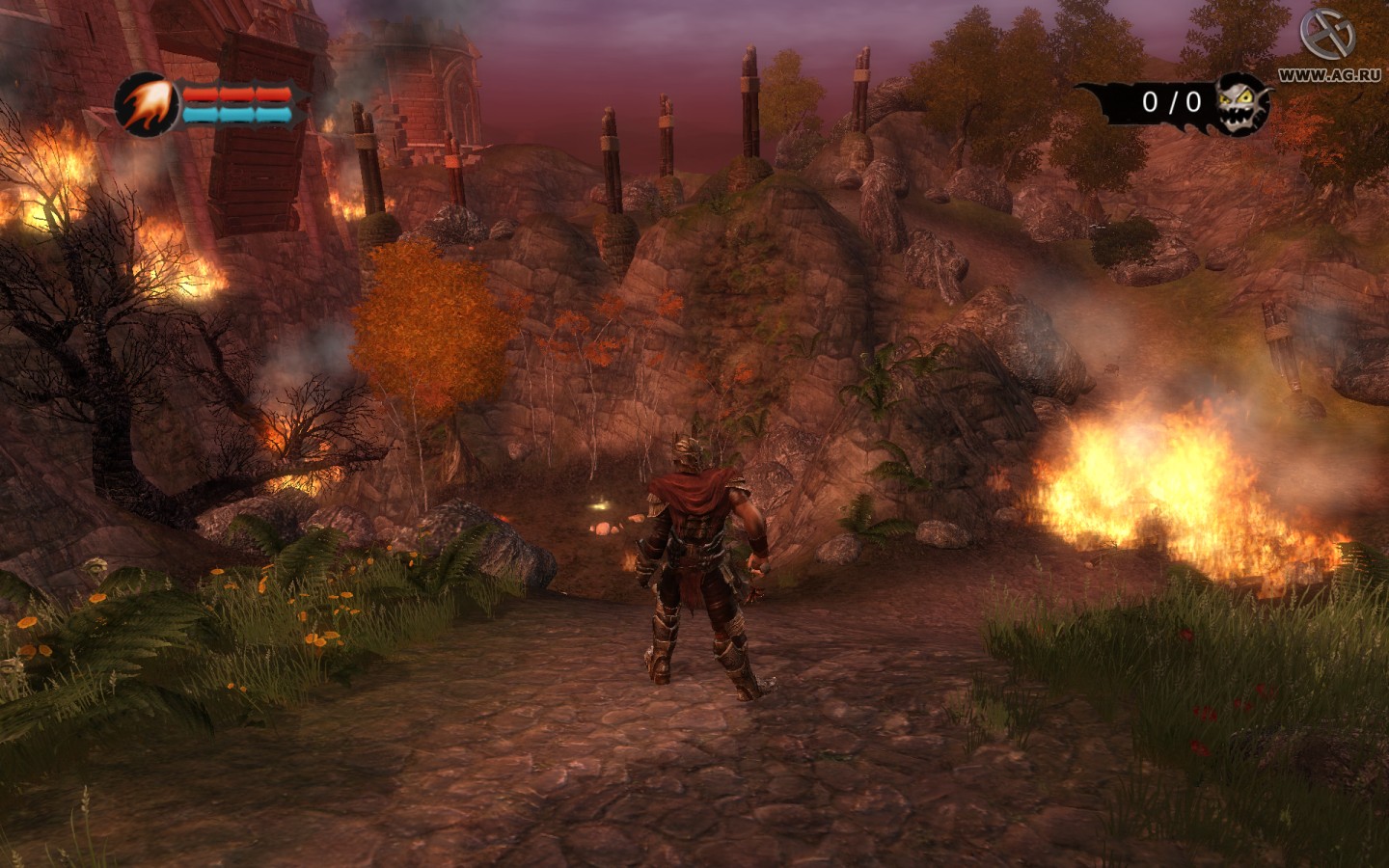Click the minion skull counter icon
Image resolution: width=1389 pixels, height=868 pixels.
[1242, 102]
